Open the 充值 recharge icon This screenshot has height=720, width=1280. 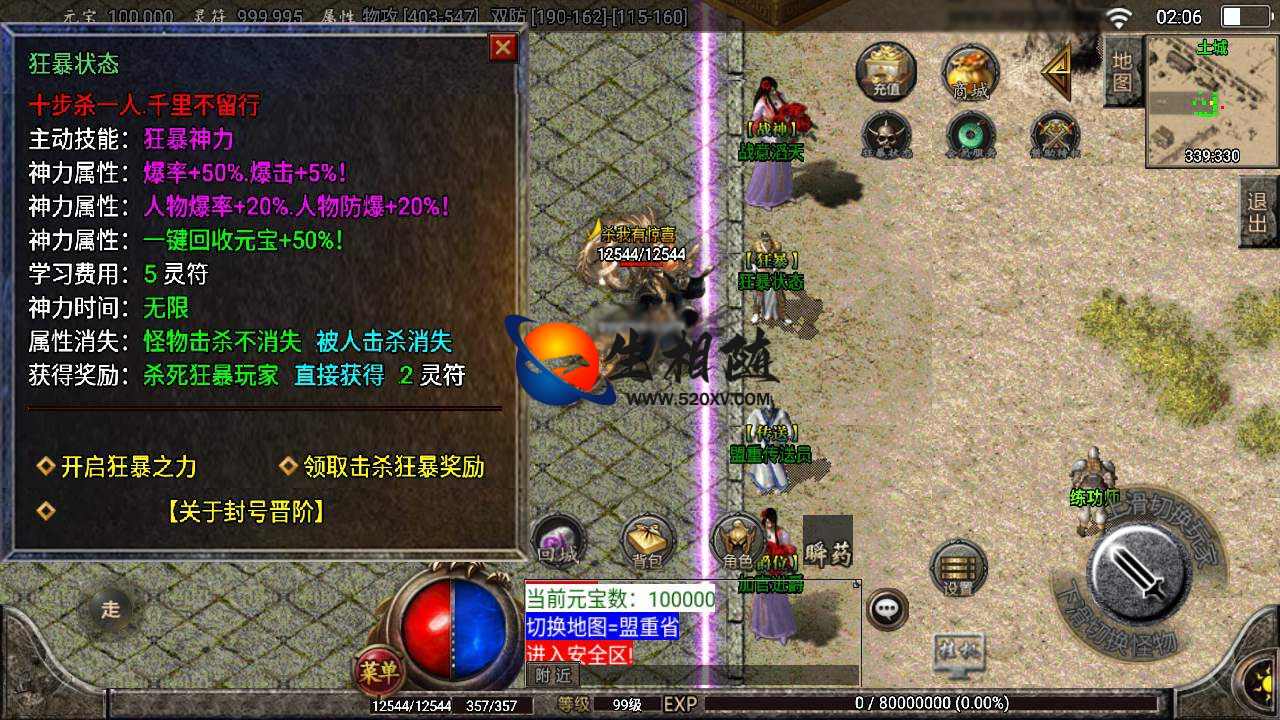click(885, 74)
